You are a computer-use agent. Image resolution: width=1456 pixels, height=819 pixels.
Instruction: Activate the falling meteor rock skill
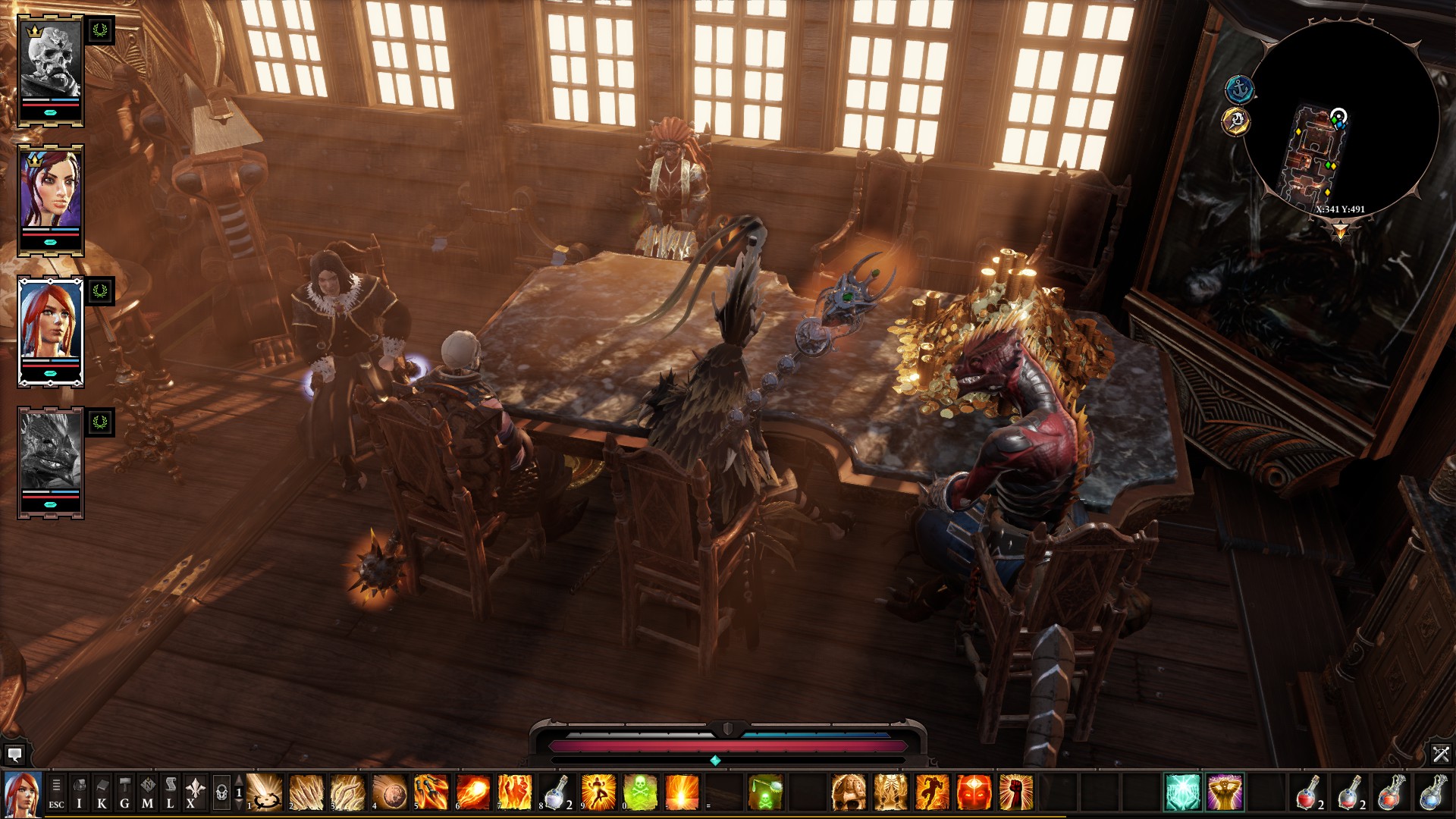coord(390,792)
